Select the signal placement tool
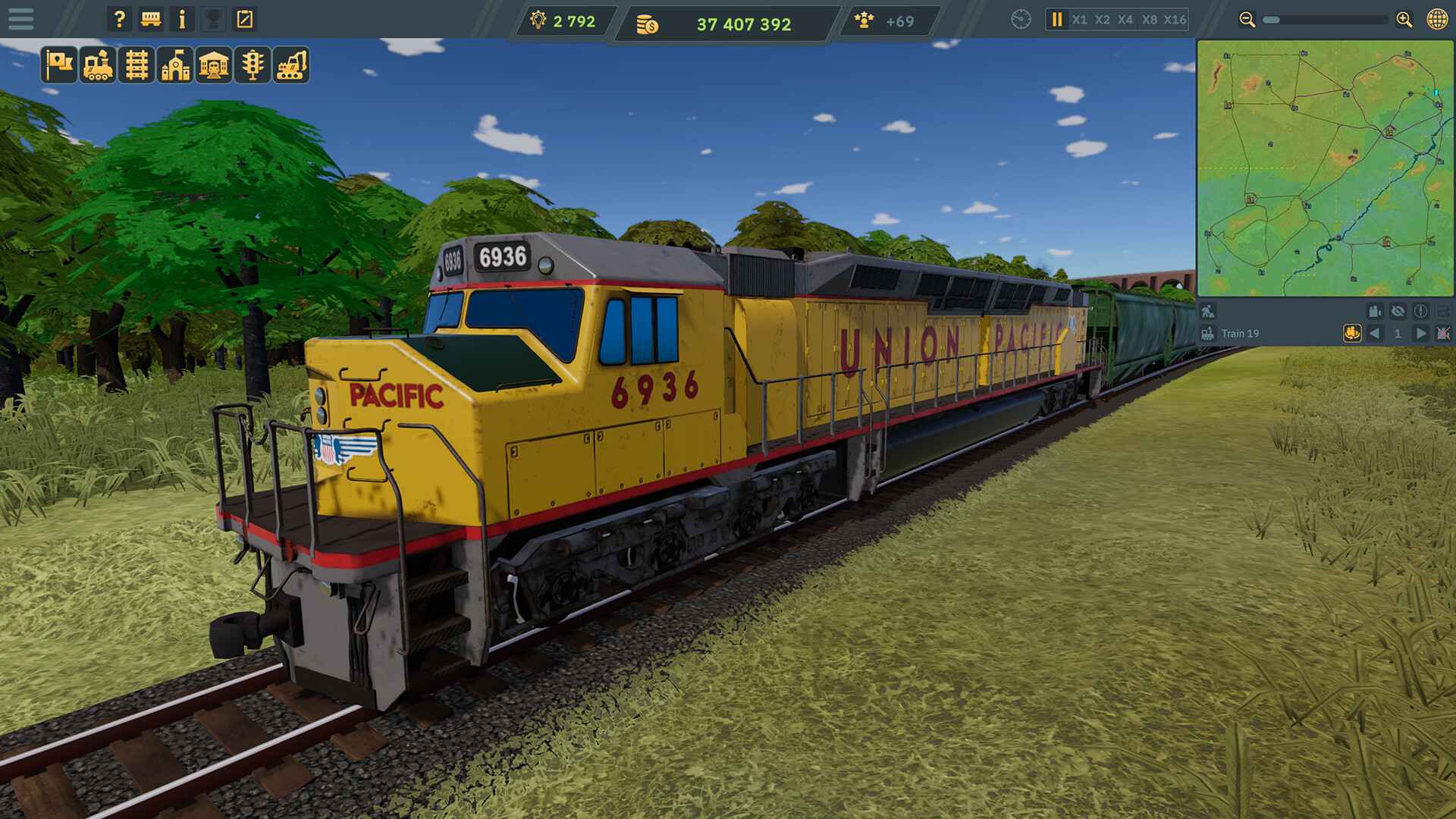Screen dimensions: 1456x819 (x=251, y=68)
